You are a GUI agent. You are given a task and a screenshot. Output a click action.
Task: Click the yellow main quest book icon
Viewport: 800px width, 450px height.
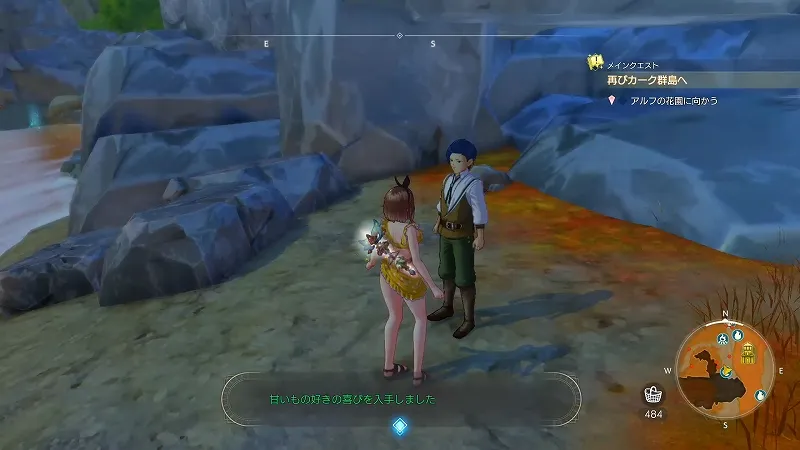593,62
